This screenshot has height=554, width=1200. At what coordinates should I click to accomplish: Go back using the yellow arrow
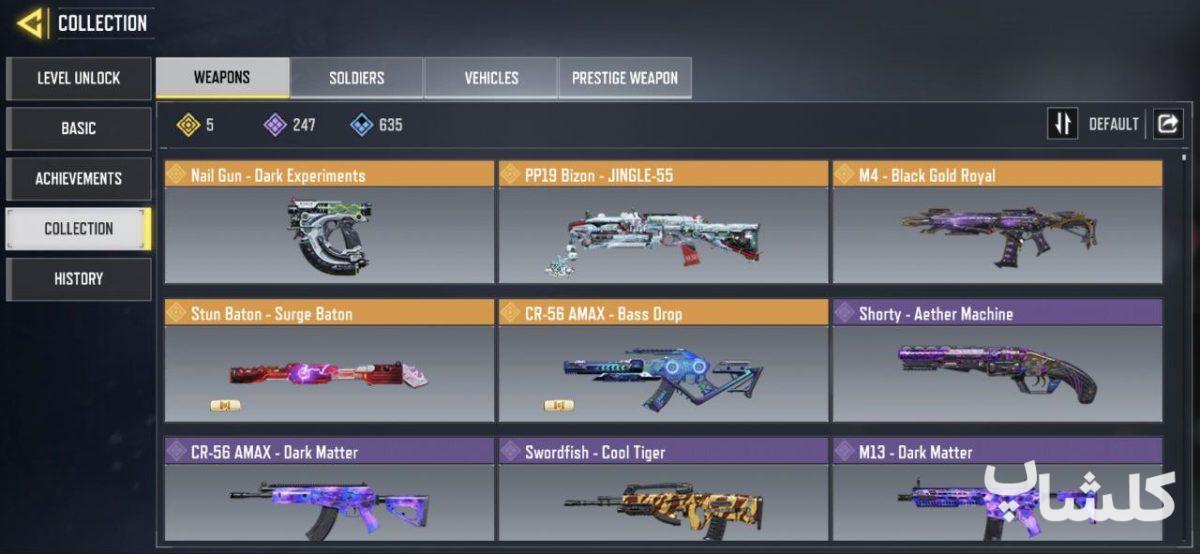pos(29,23)
